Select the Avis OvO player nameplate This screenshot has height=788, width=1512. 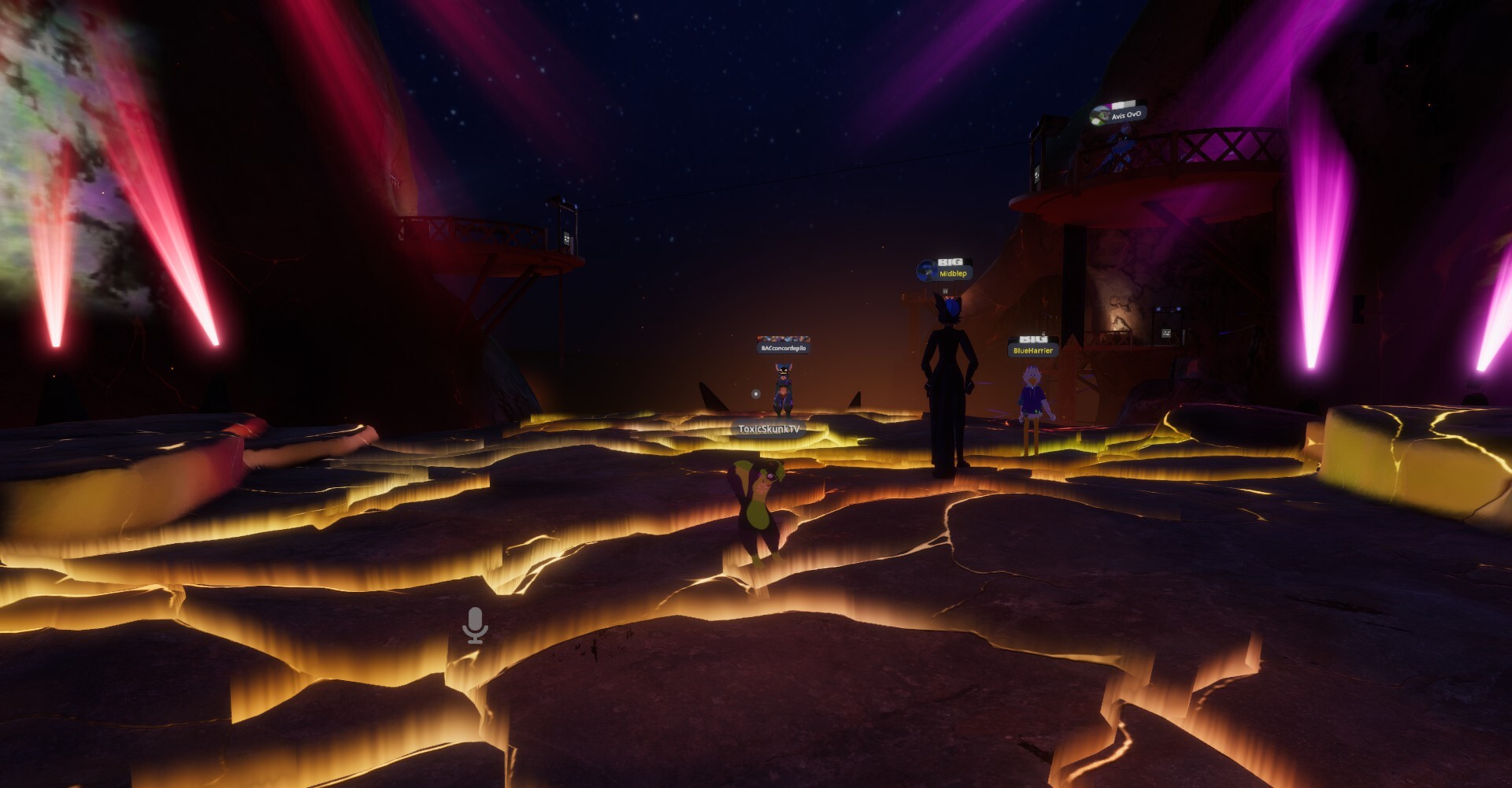pos(1125,115)
